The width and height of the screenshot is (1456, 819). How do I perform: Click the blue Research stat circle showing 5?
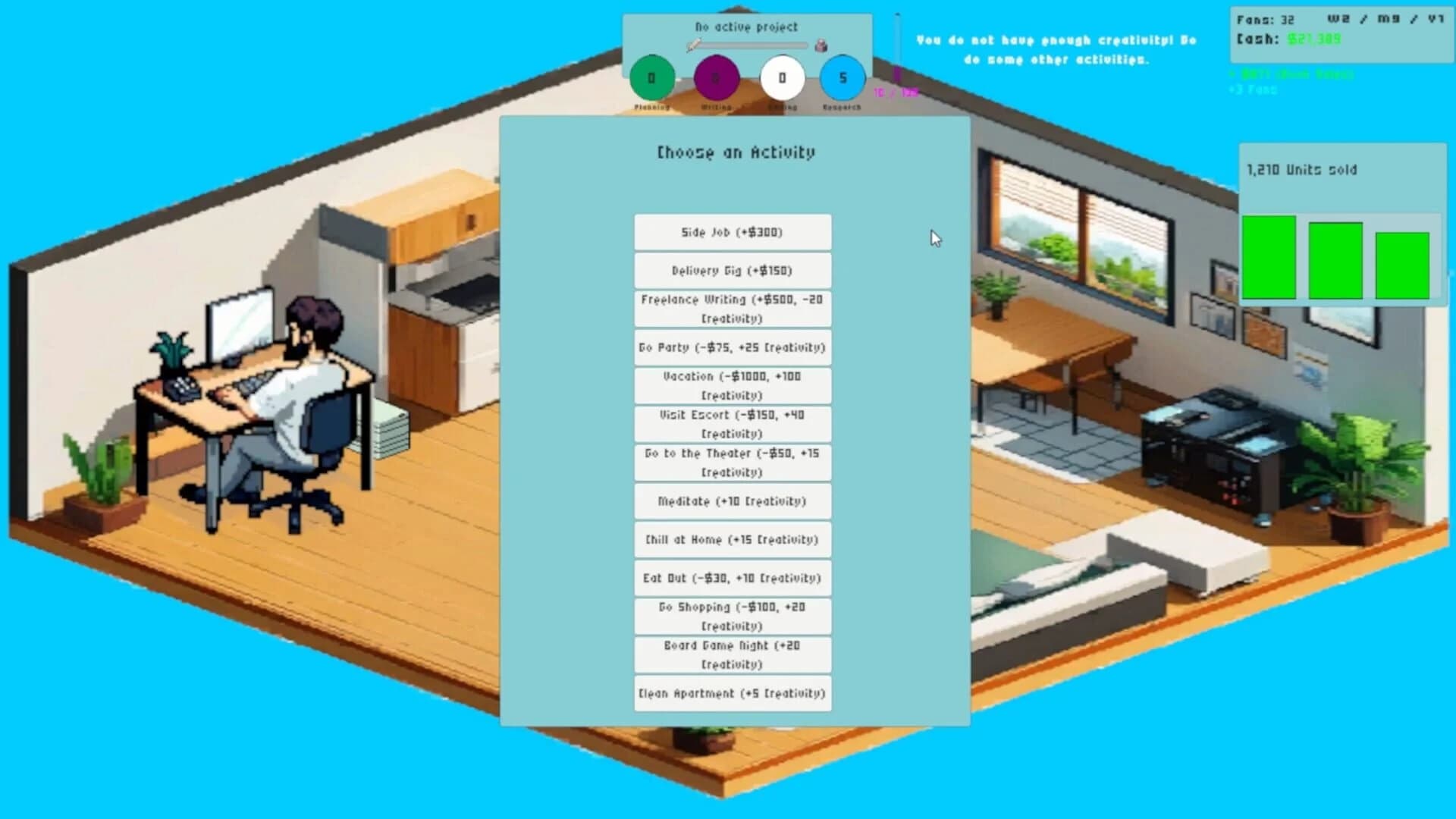coord(842,76)
